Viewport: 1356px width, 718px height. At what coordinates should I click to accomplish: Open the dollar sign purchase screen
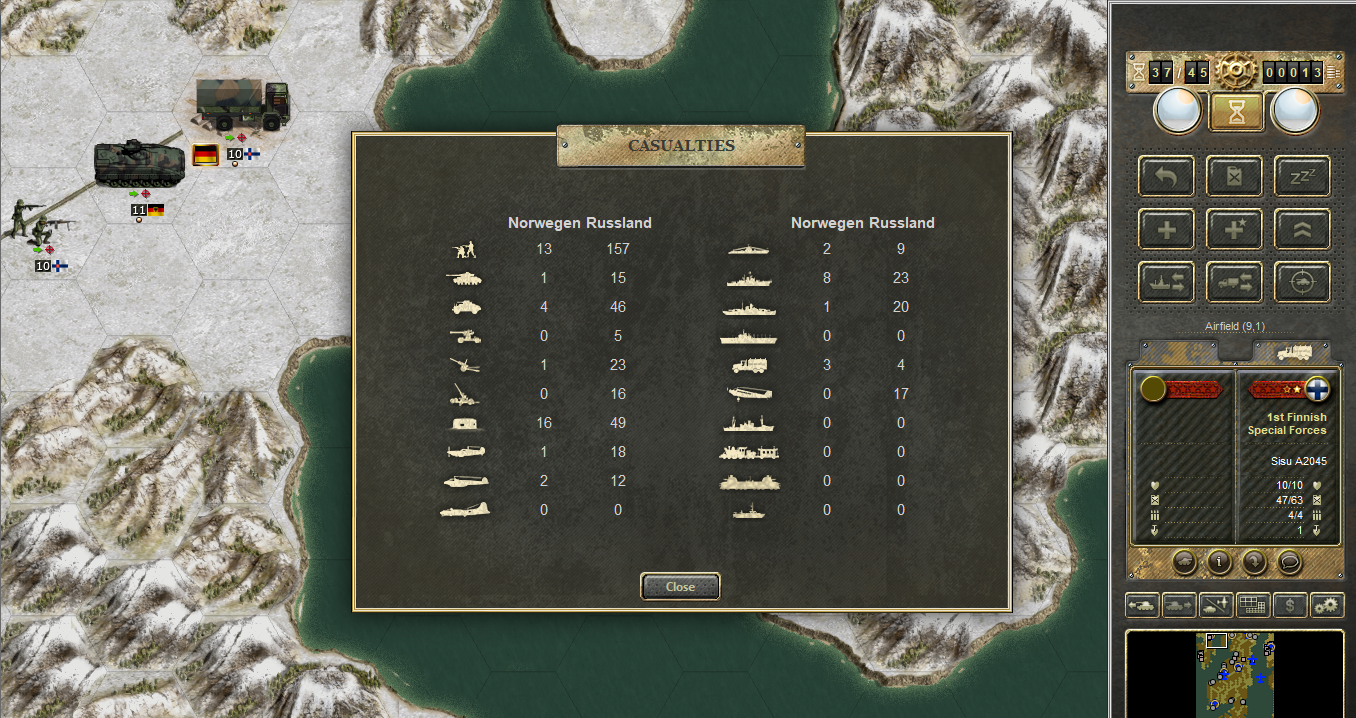[1290, 605]
